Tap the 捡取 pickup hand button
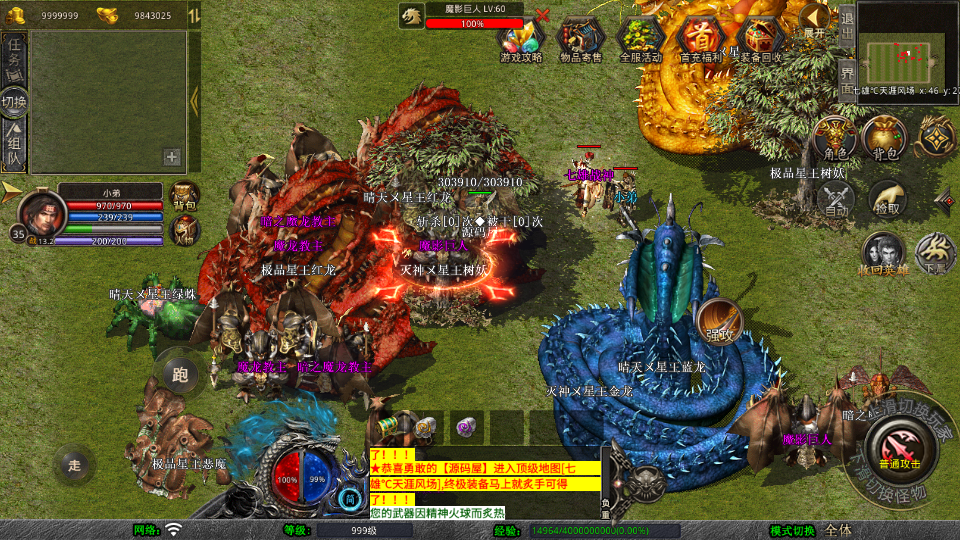This screenshot has height=540, width=960. coord(886,198)
